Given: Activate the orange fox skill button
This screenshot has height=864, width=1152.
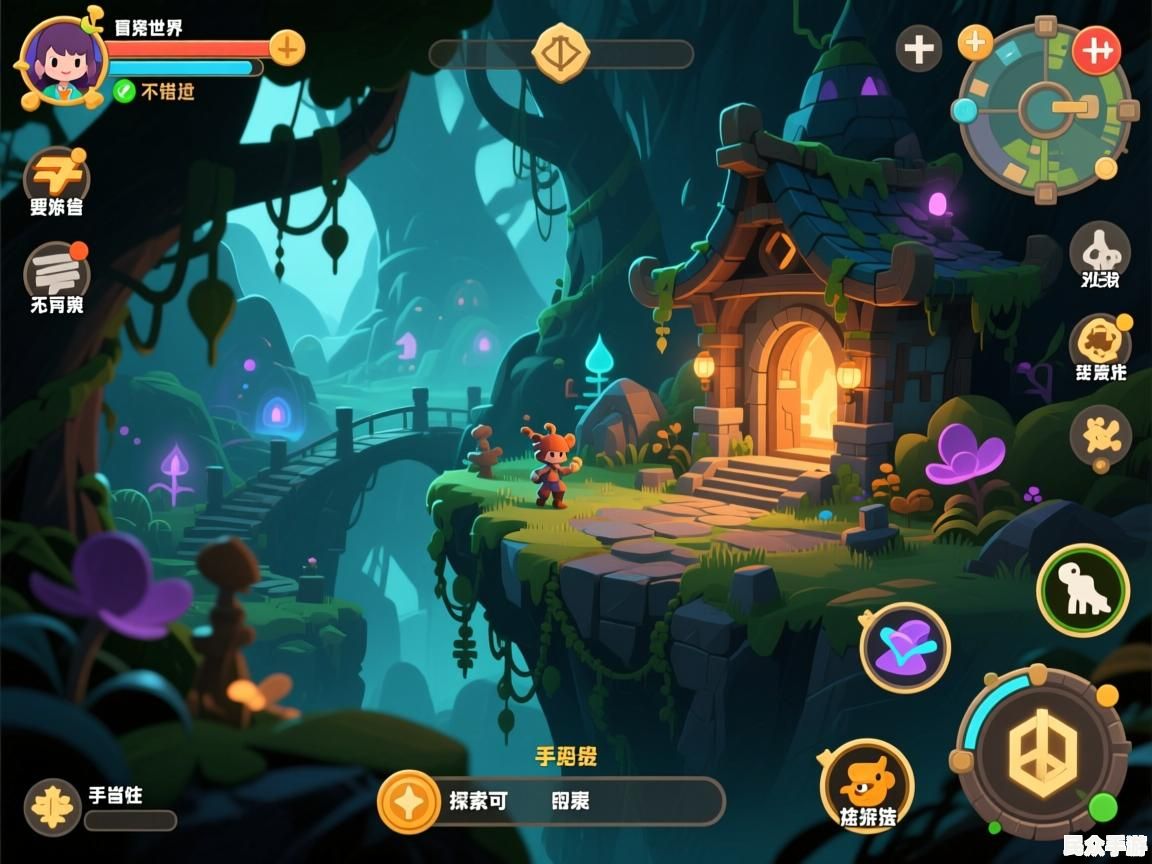Looking at the screenshot, I should pos(866,782).
